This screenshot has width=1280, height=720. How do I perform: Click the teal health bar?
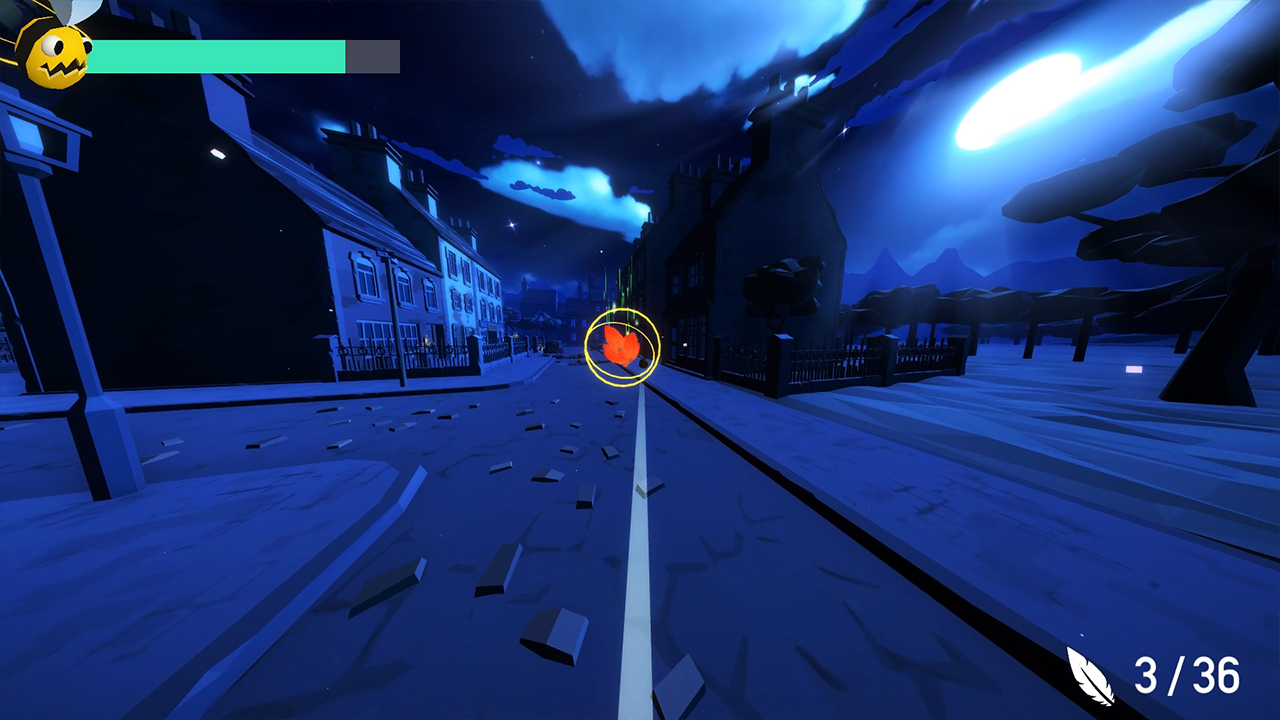coord(220,55)
